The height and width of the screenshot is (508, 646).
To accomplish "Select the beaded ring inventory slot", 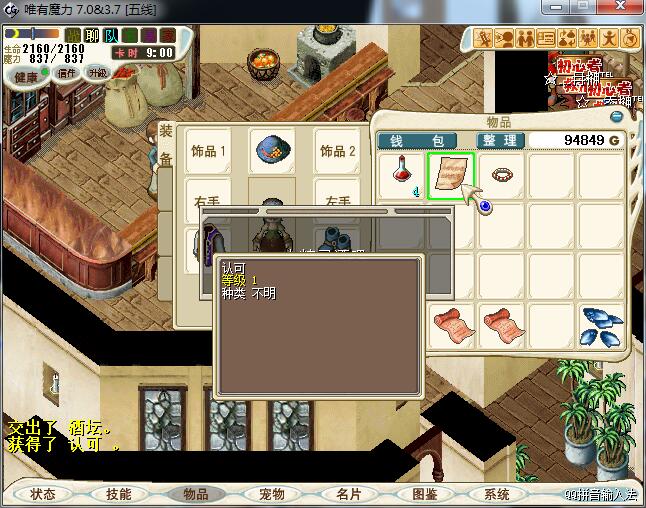I will [x=502, y=177].
